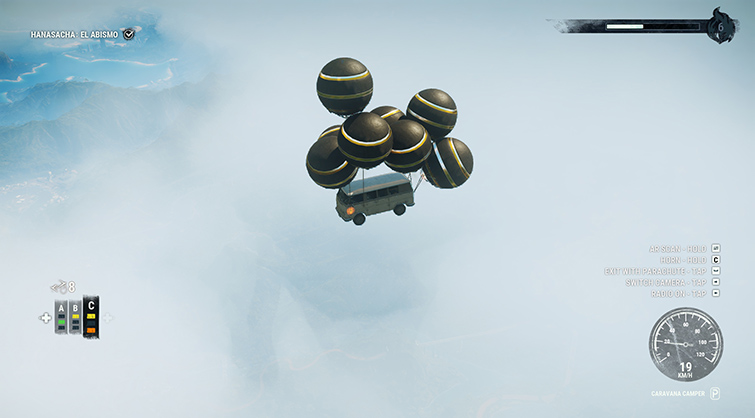Screen dimensions: 755x418
Task: Select grapple loadout A
Action: [x=61, y=317]
